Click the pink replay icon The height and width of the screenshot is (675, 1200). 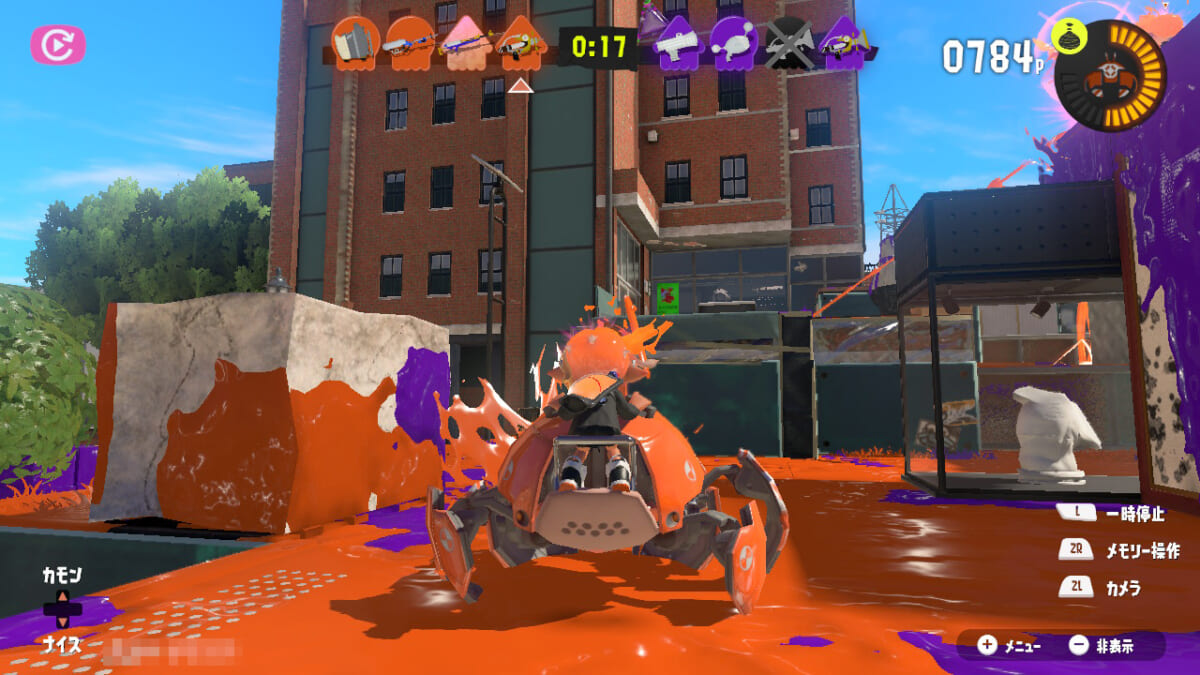pyautogui.click(x=58, y=45)
